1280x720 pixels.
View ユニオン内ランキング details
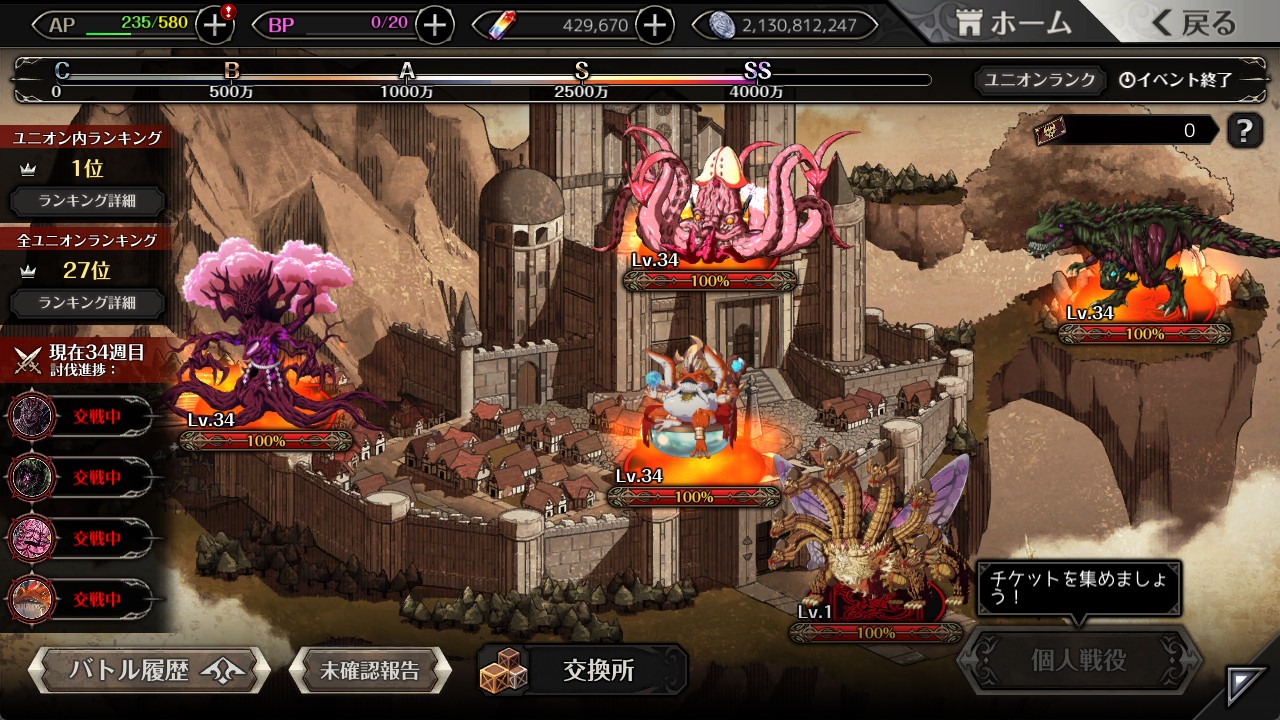[87, 200]
